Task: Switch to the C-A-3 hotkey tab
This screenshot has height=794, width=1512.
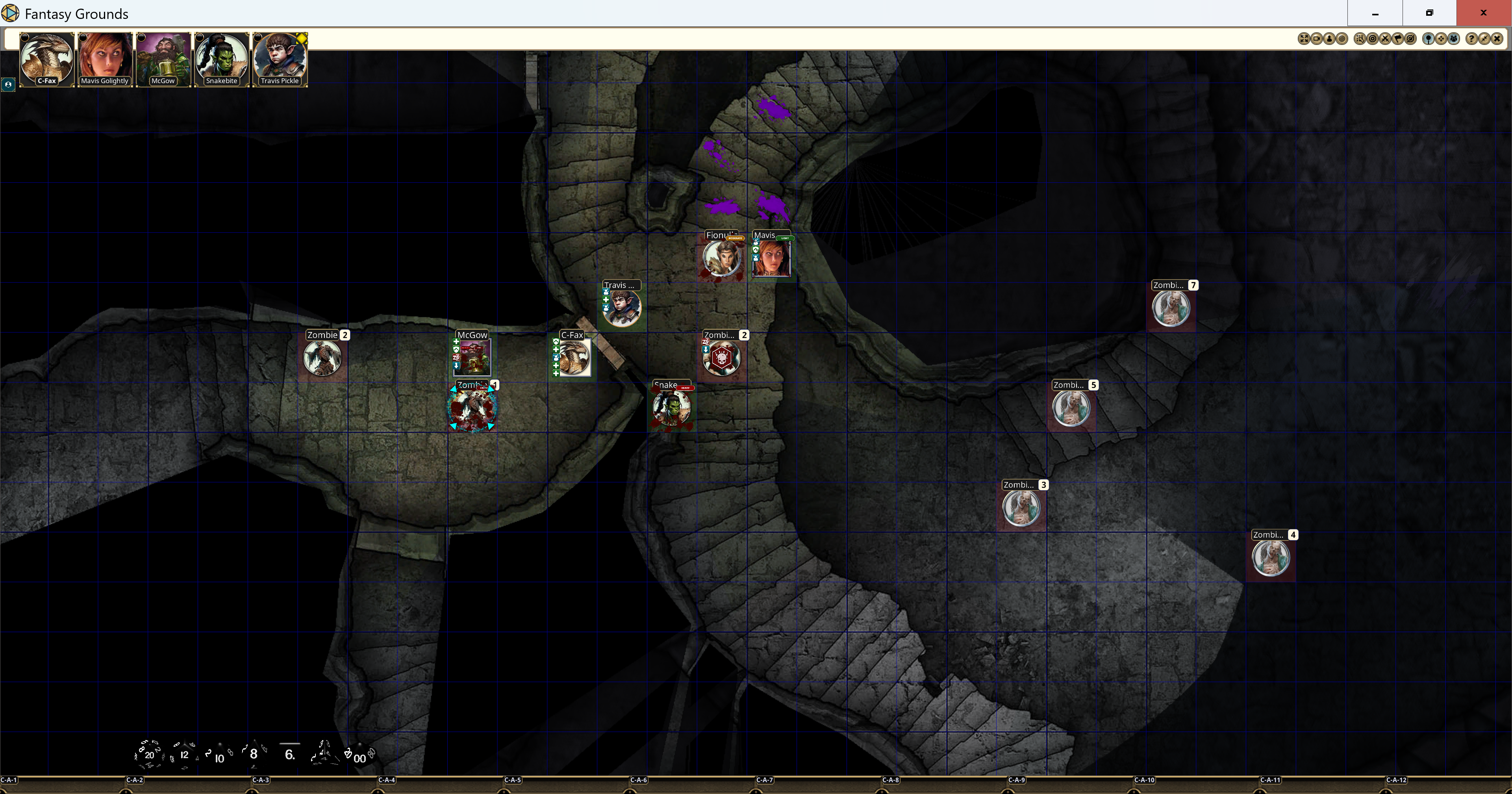Action: point(261,781)
